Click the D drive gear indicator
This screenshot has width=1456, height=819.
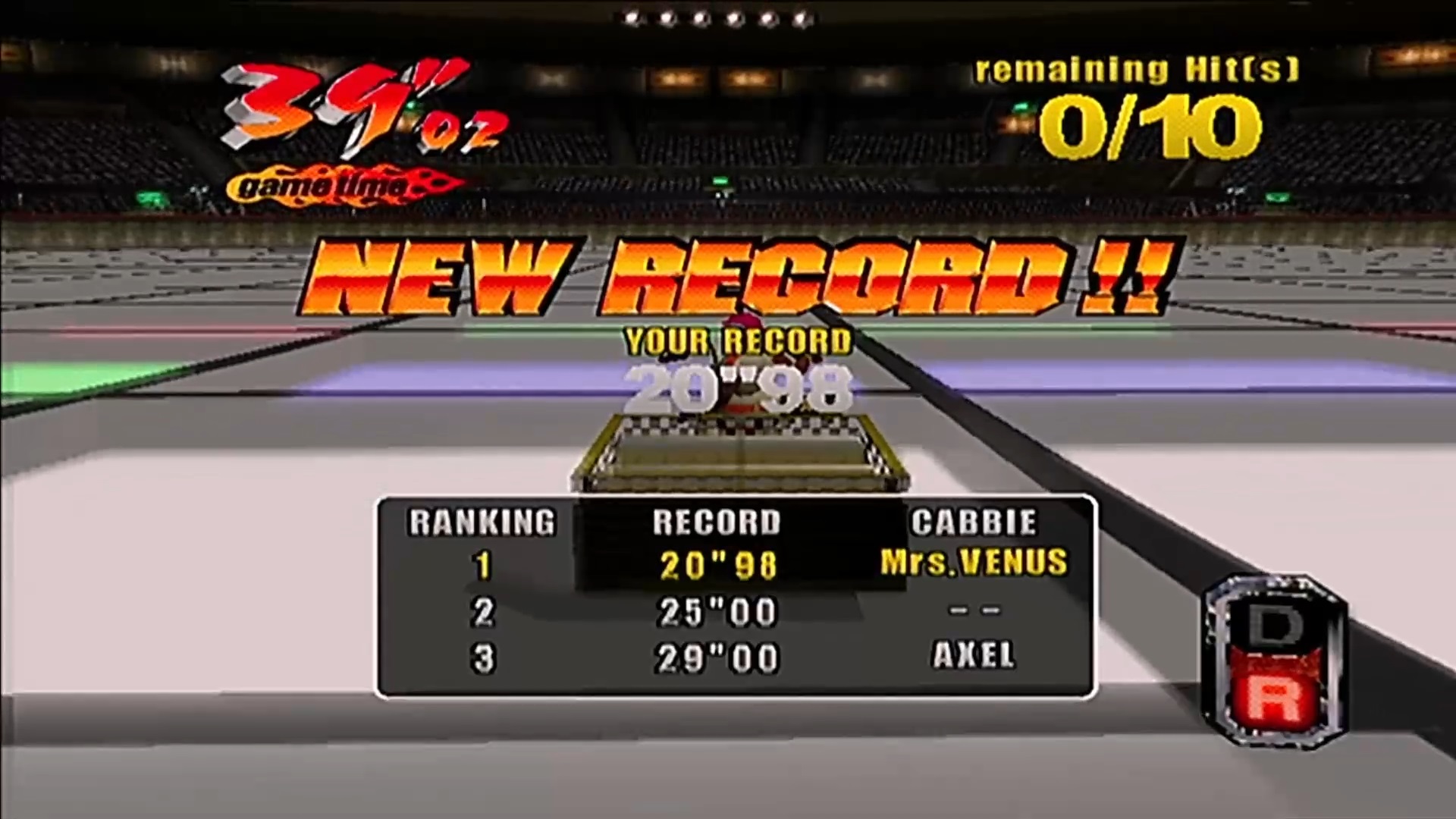[1274, 626]
